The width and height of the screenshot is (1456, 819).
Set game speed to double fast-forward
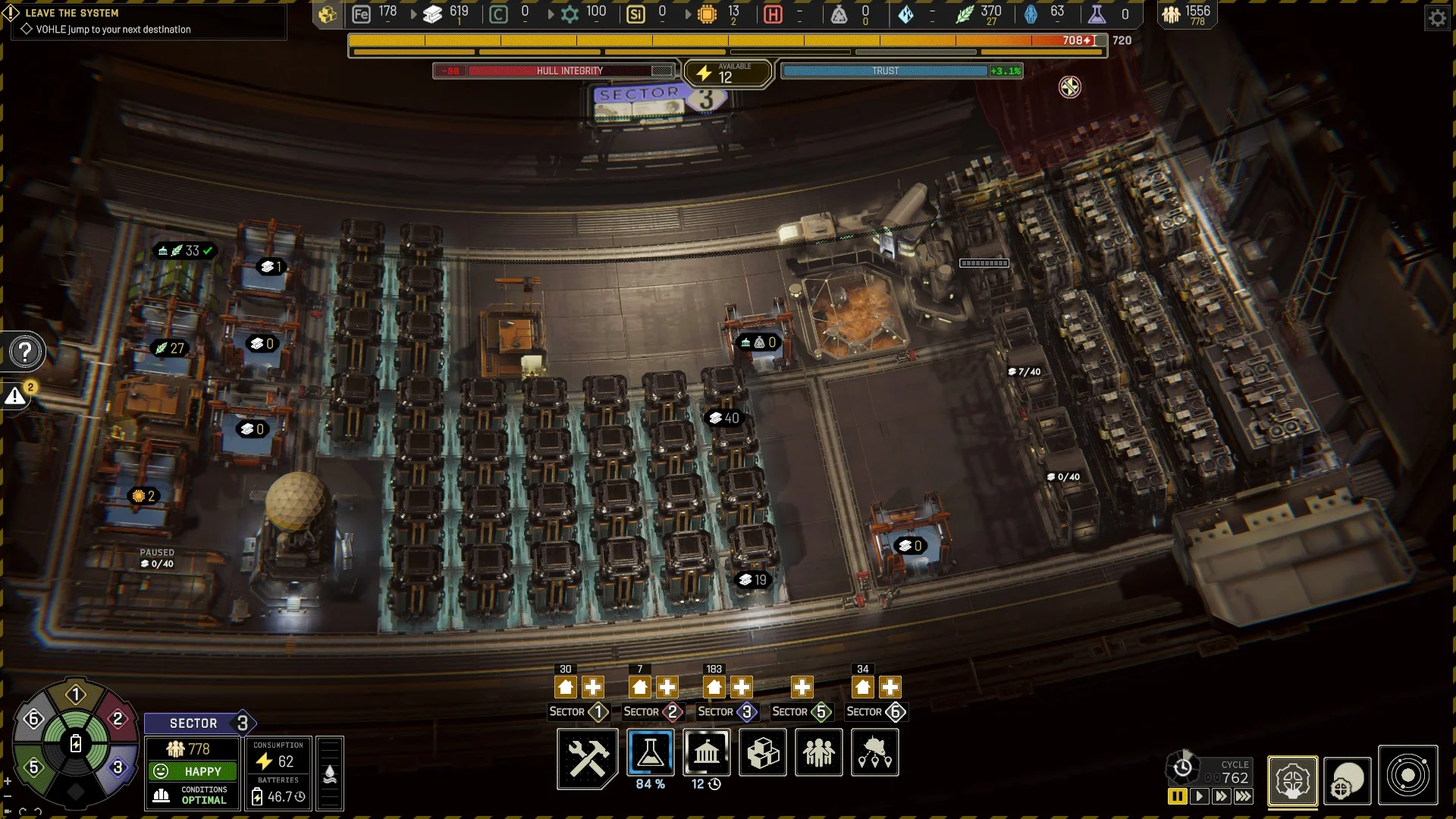1221,796
